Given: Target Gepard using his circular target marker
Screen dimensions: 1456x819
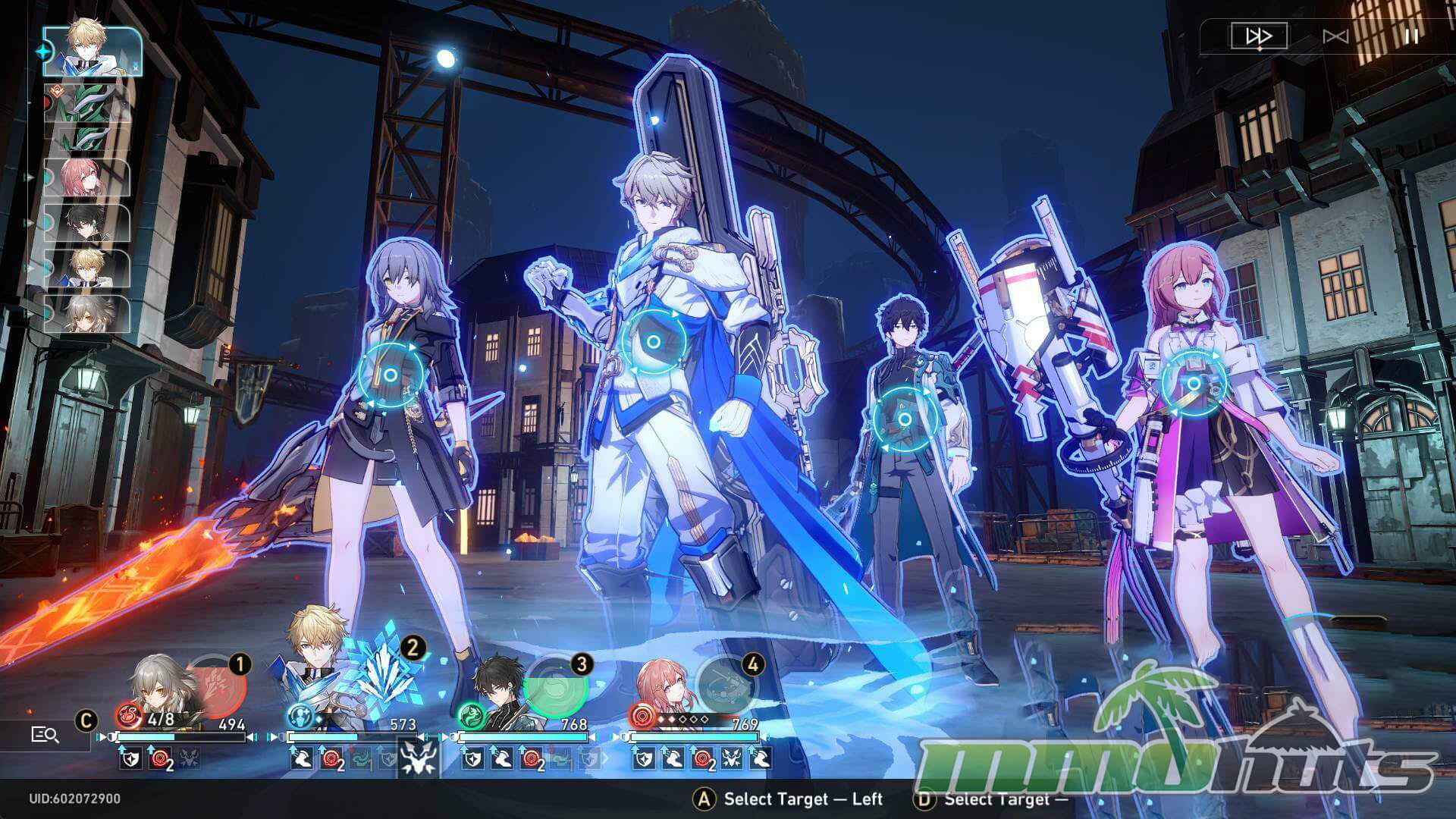Looking at the screenshot, I should (x=653, y=343).
